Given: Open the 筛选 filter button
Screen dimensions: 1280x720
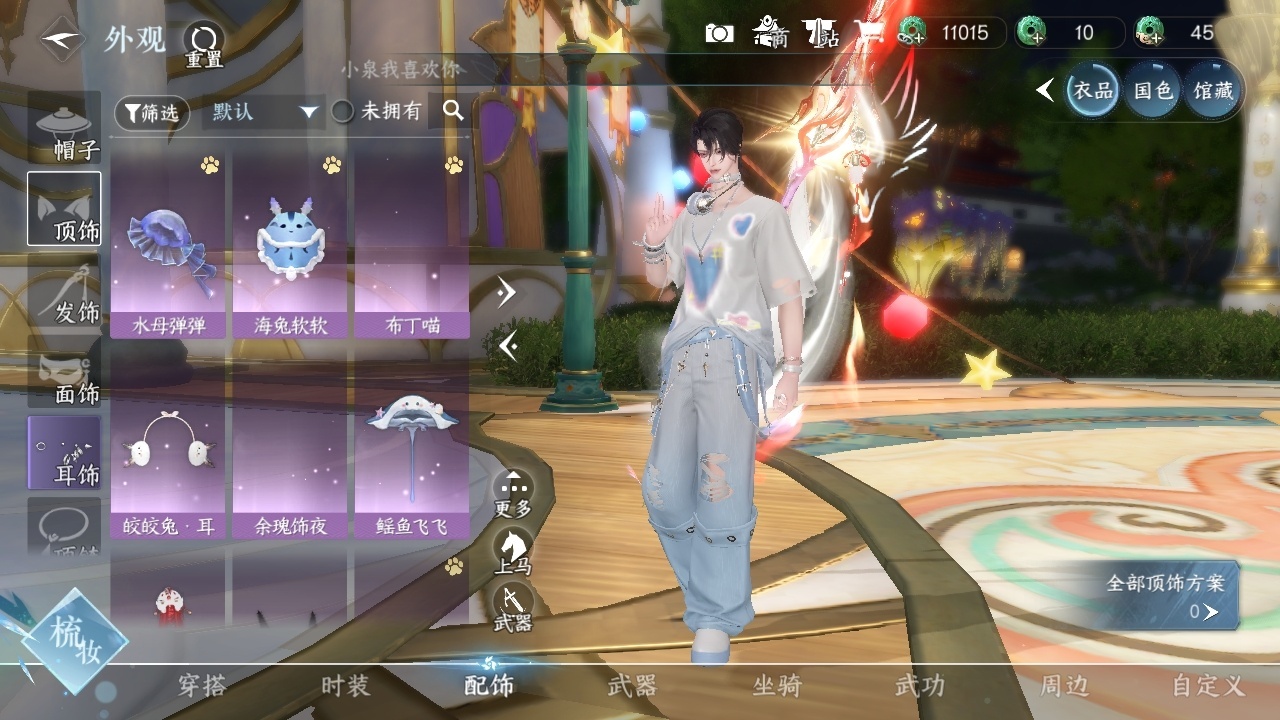Looking at the screenshot, I should (152, 113).
